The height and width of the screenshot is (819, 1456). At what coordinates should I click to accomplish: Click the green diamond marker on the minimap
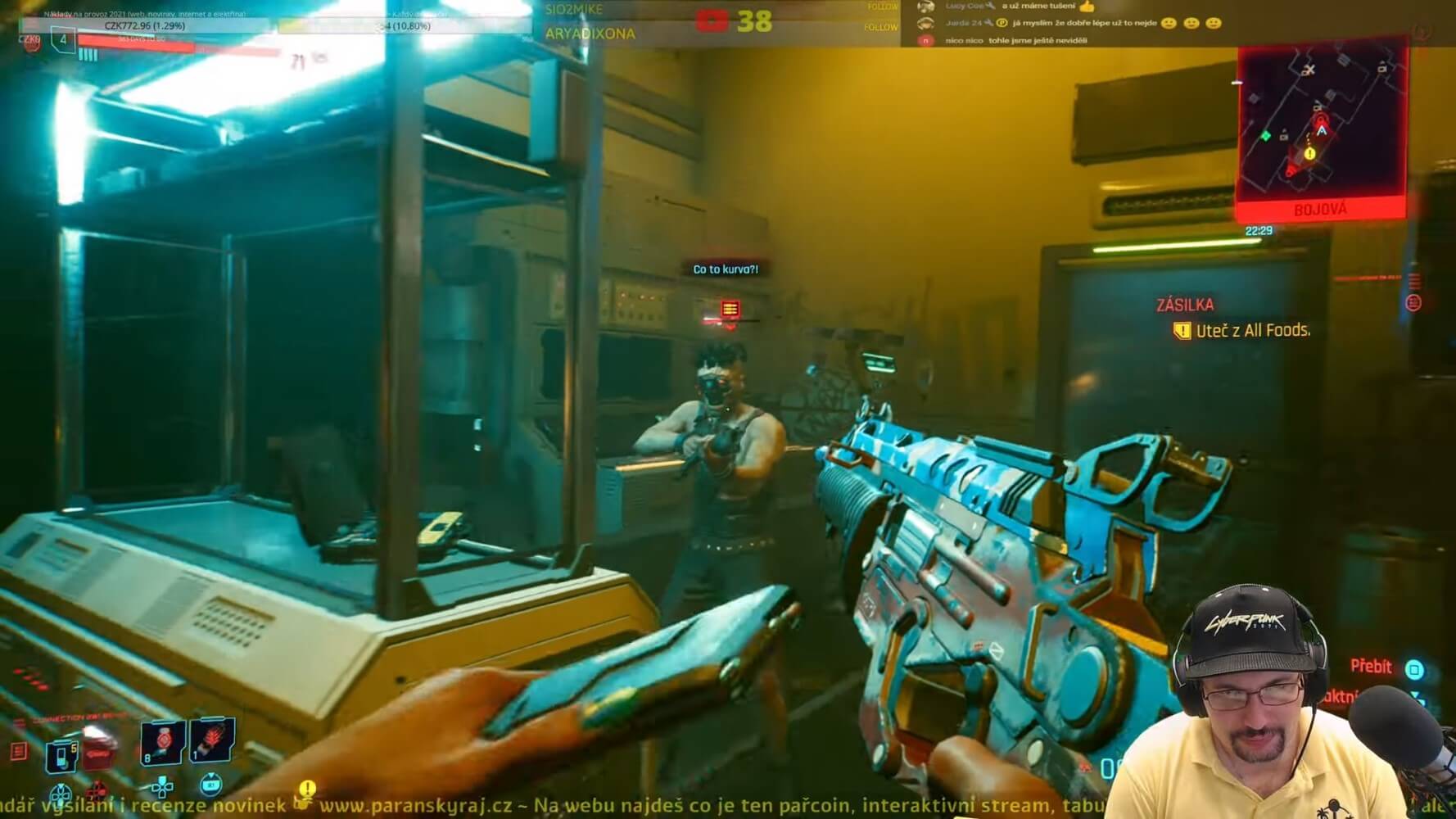pos(1266,135)
